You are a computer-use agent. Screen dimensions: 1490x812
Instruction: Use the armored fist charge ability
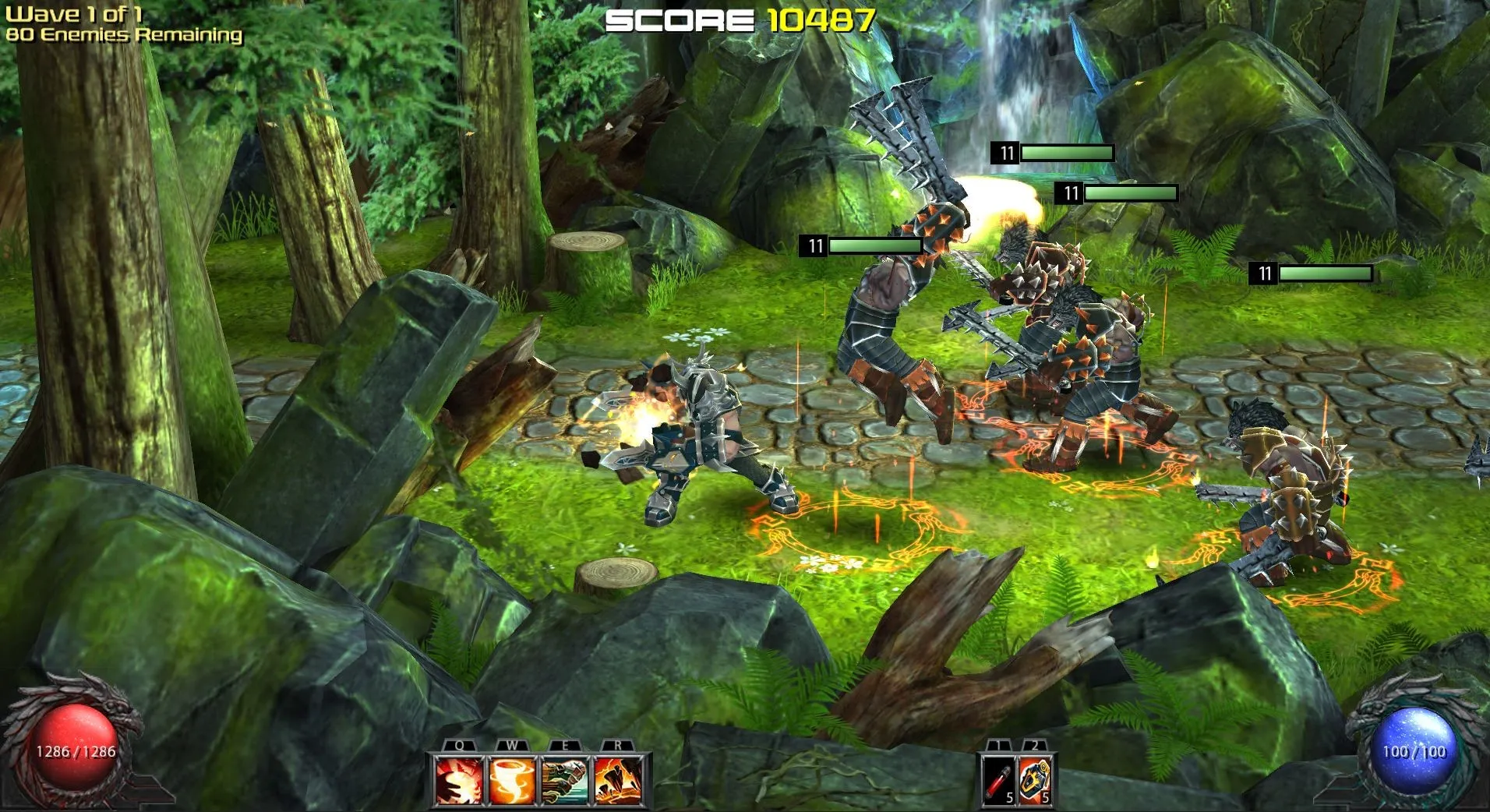pyautogui.click(x=565, y=779)
